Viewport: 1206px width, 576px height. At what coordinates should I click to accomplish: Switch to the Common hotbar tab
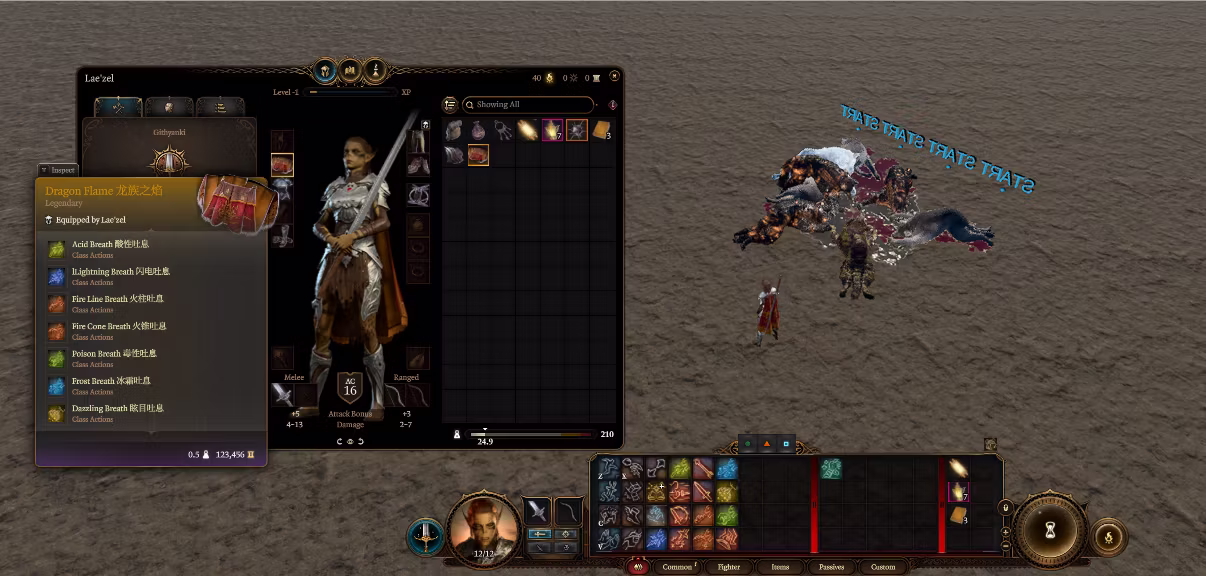(x=677, y=567)
